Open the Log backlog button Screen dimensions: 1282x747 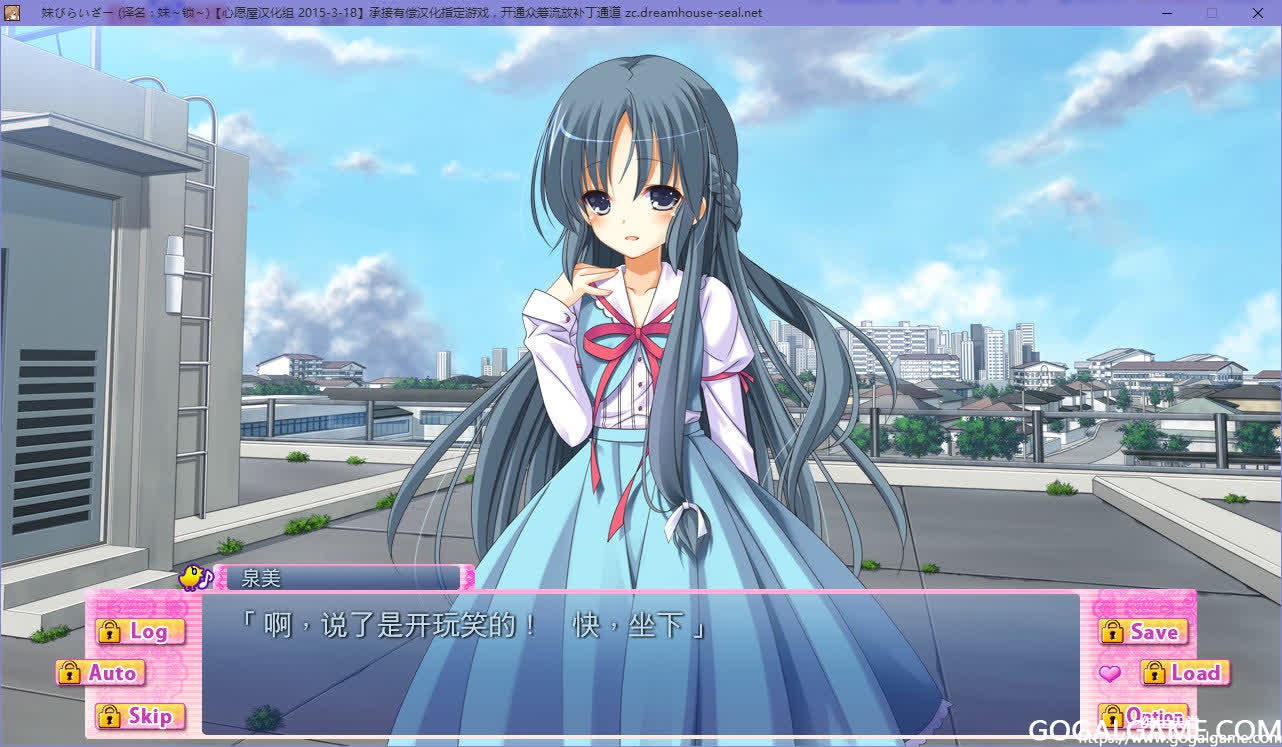(x=140, y=631)
